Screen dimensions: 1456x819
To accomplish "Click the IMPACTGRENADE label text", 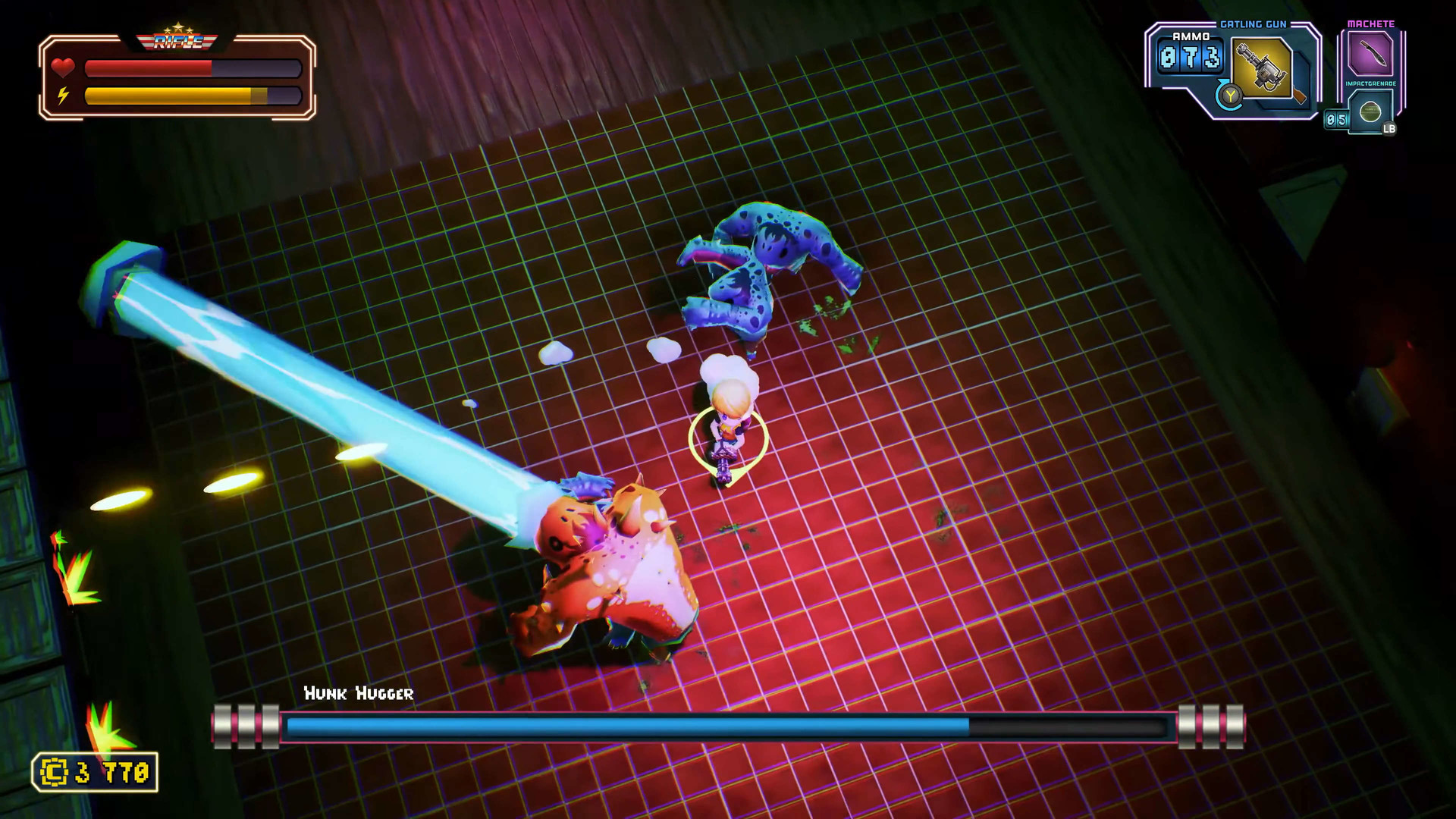I will point(1370,82).
